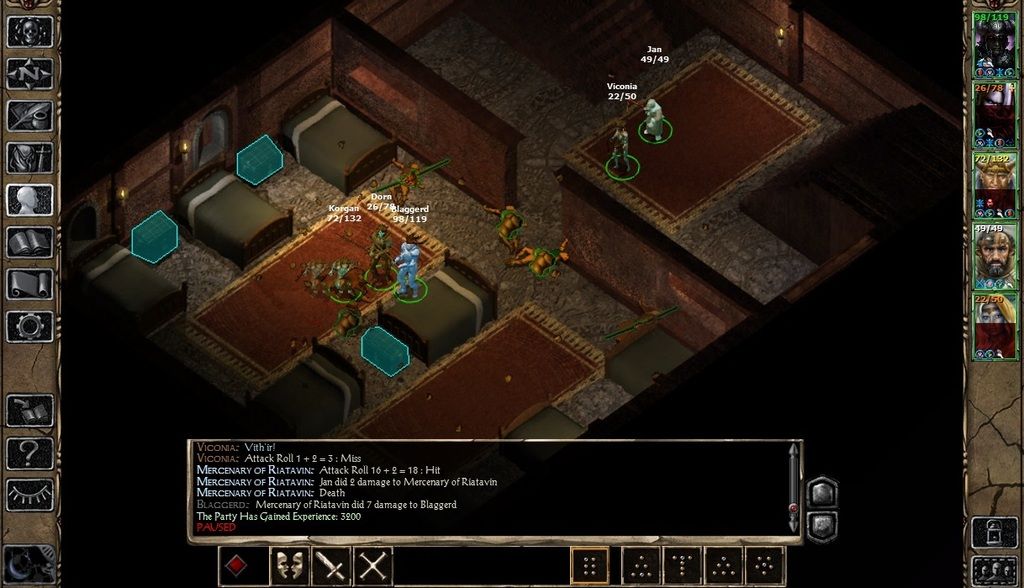Viewport: 1024px width, 588px height.
Task: Choose the twin masks talk action
Action: [x=287, y=567]
